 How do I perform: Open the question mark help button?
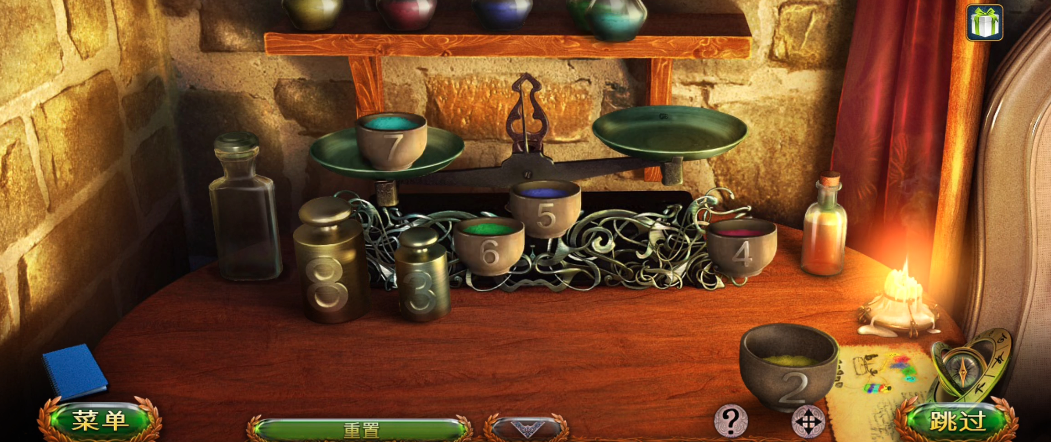733,419
